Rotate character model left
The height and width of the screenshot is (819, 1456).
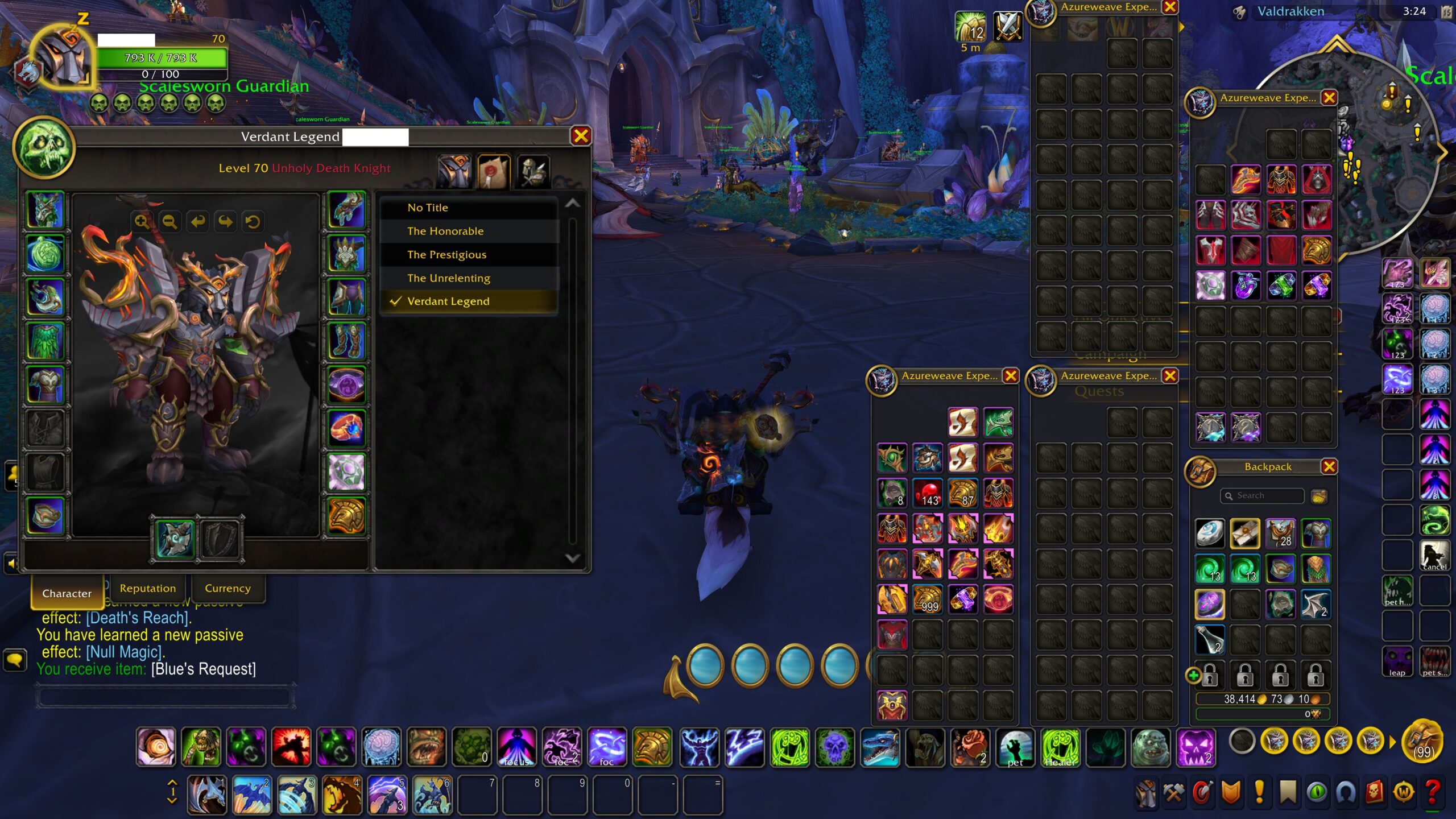coord(197,221)
